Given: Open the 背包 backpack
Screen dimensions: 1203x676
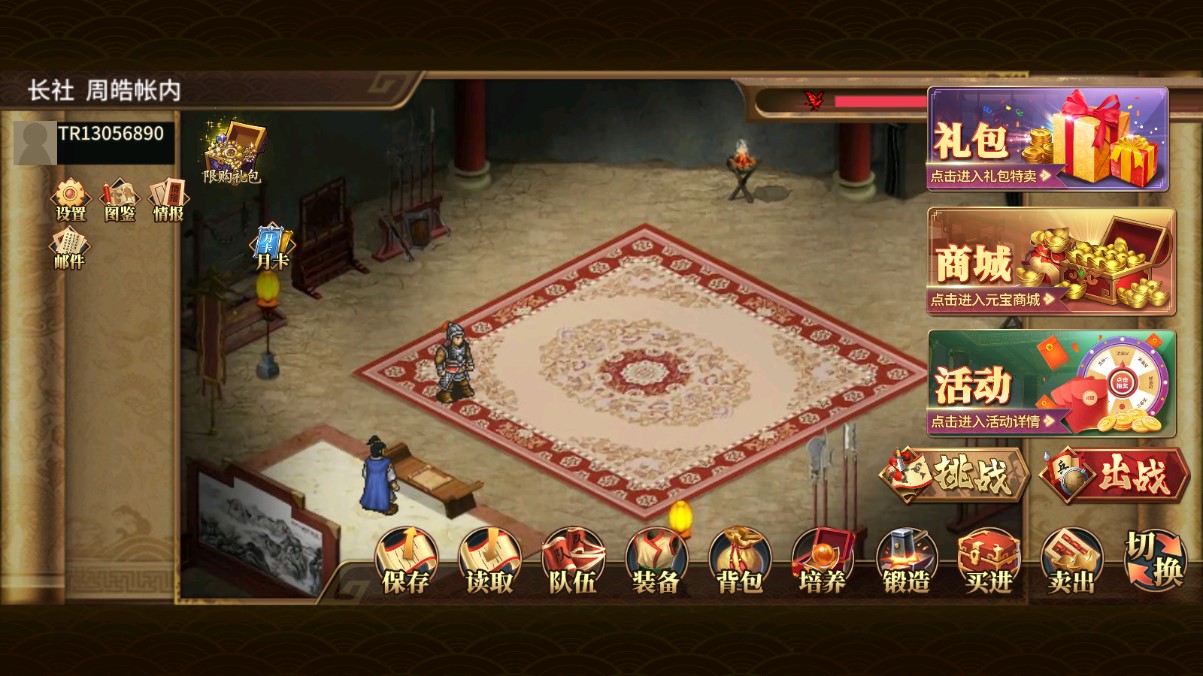Looking at the screenshot, I should (740, 562).
